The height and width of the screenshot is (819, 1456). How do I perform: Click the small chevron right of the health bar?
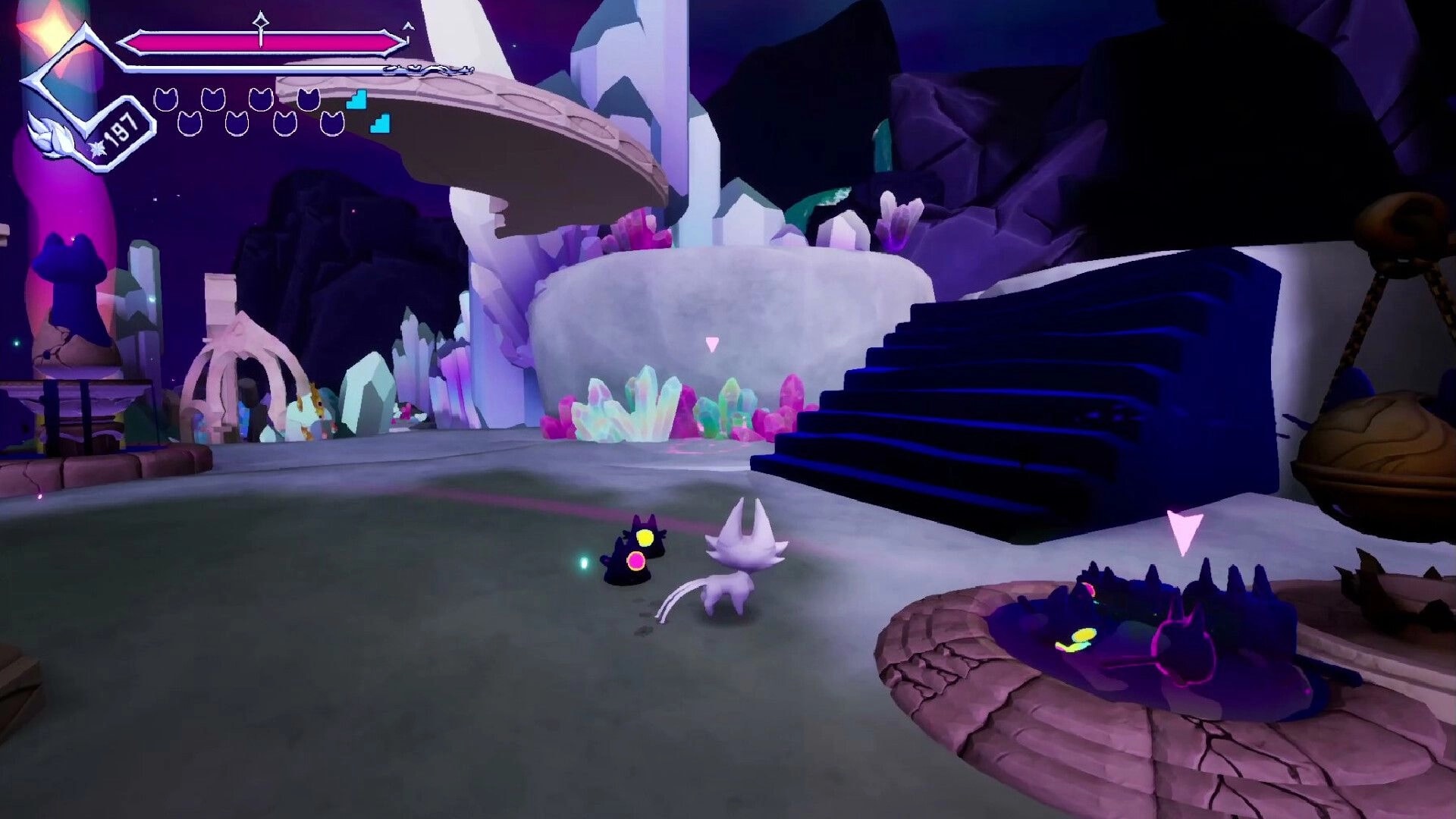407,26
